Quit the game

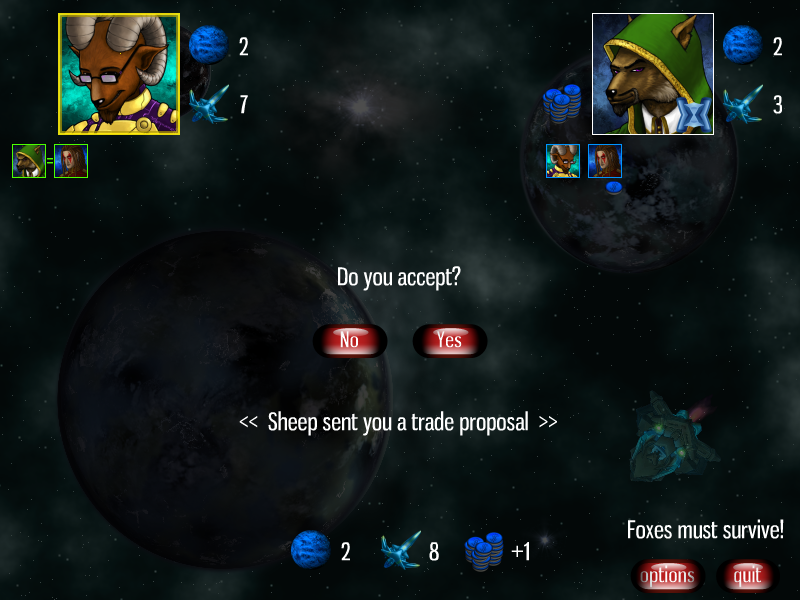coord(747,576)
